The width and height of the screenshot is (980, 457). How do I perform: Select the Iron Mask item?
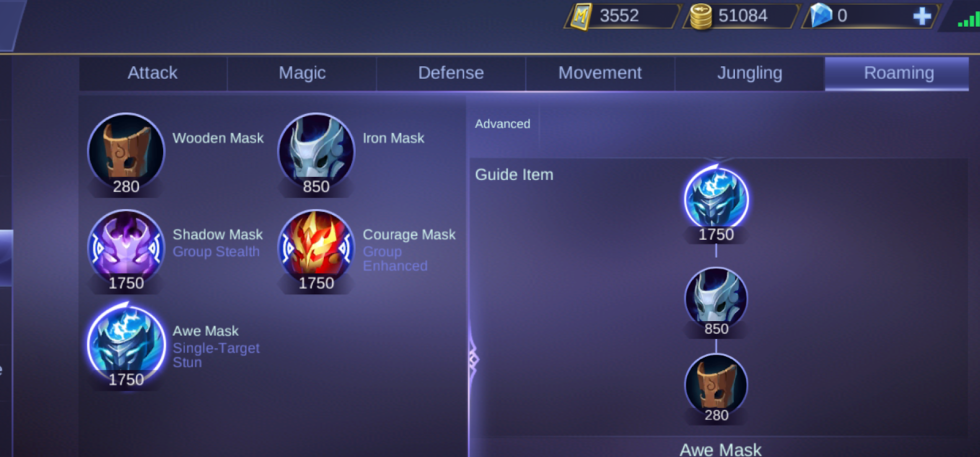(316, 151)
